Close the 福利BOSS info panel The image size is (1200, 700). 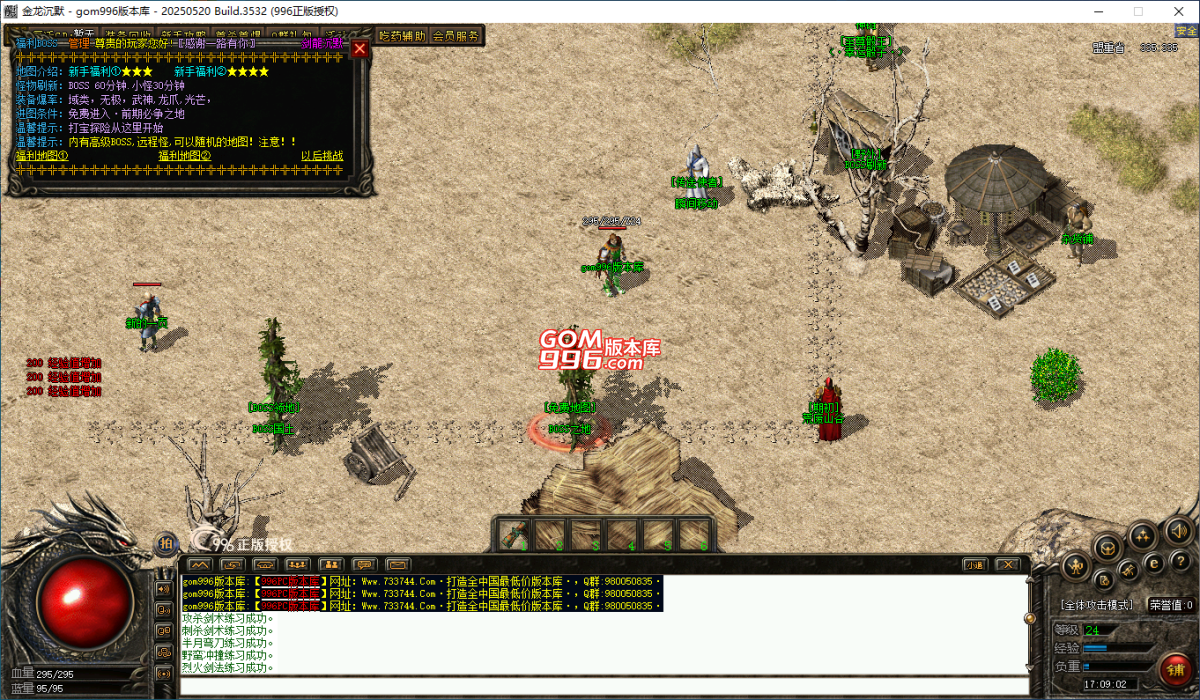(x=360, y=49)
